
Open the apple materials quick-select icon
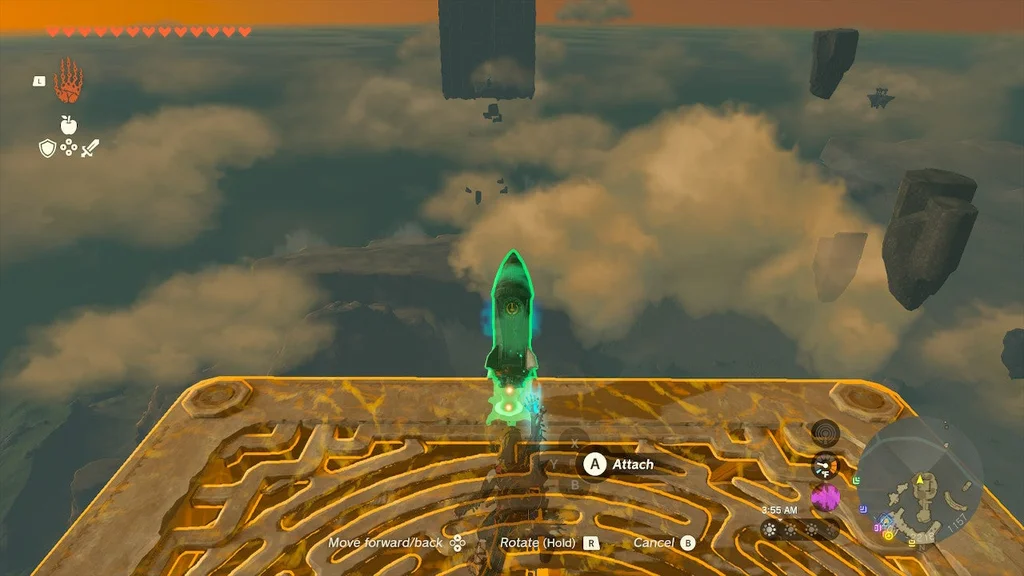[x=69, y=124]
